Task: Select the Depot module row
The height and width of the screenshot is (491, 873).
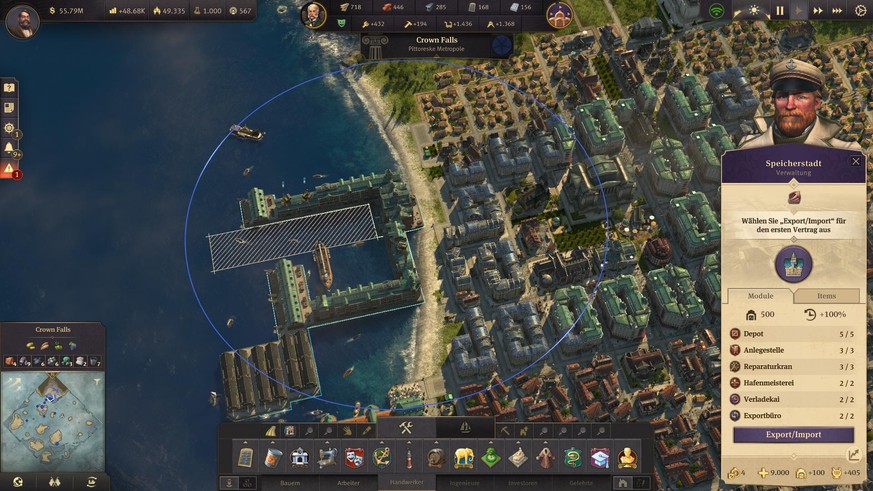Action: click(793, 334)
